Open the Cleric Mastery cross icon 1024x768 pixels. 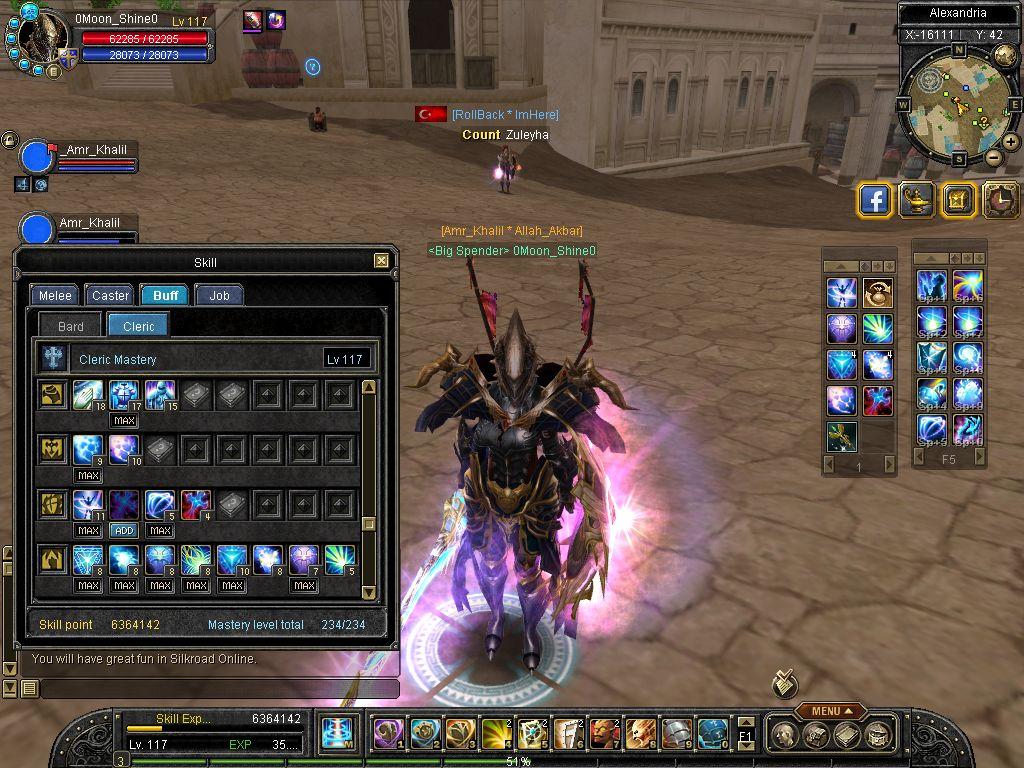[52, 359]
